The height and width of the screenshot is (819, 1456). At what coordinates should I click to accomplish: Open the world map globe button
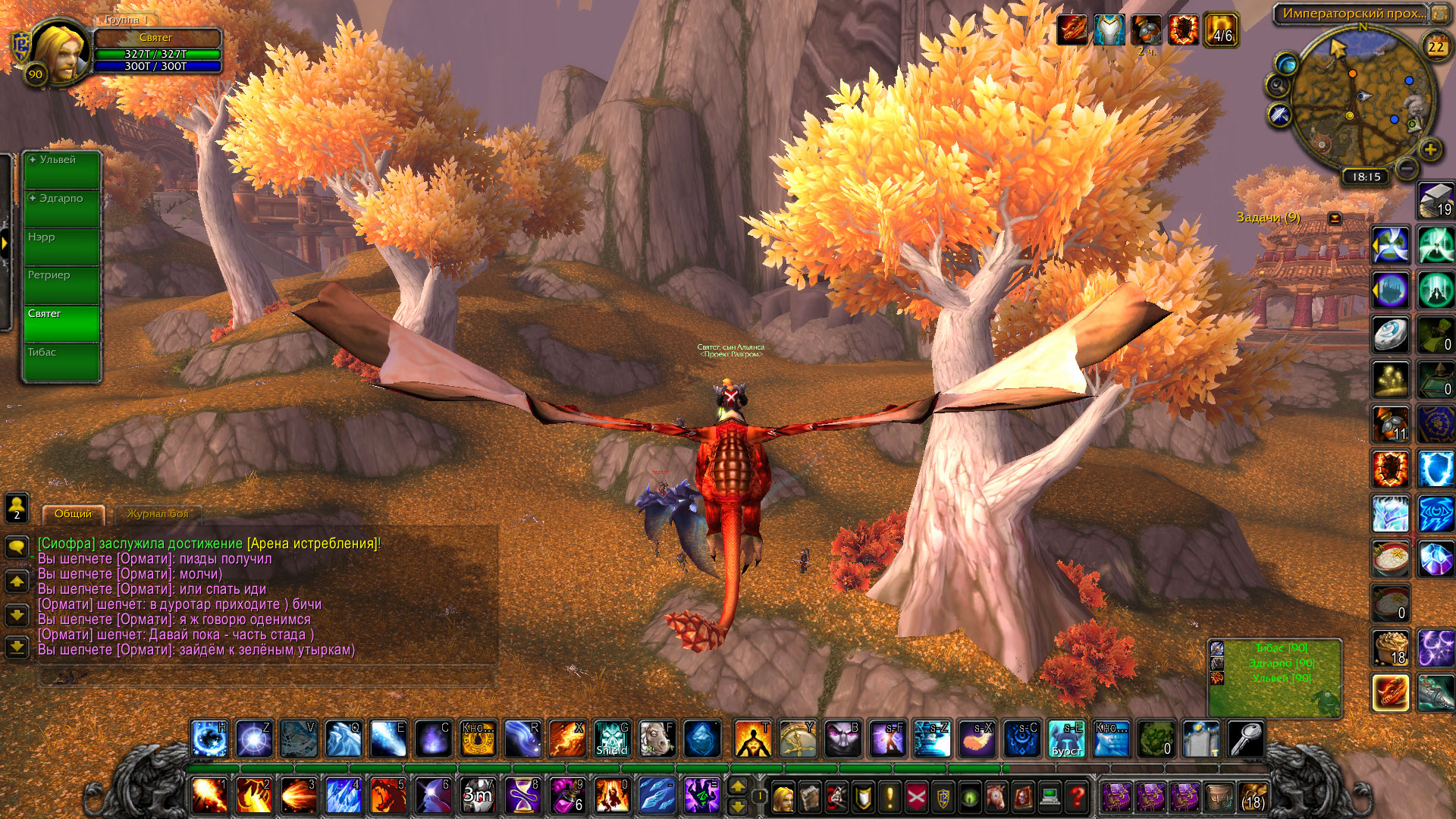pos(1286,63)
